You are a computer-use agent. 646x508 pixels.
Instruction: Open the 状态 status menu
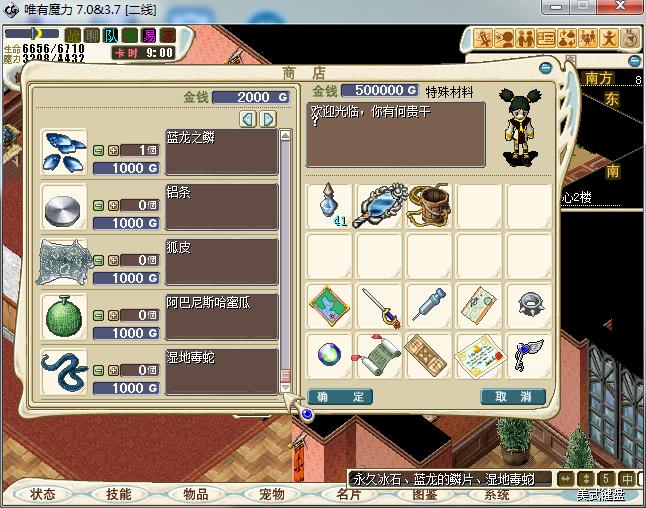coord(43,494)
